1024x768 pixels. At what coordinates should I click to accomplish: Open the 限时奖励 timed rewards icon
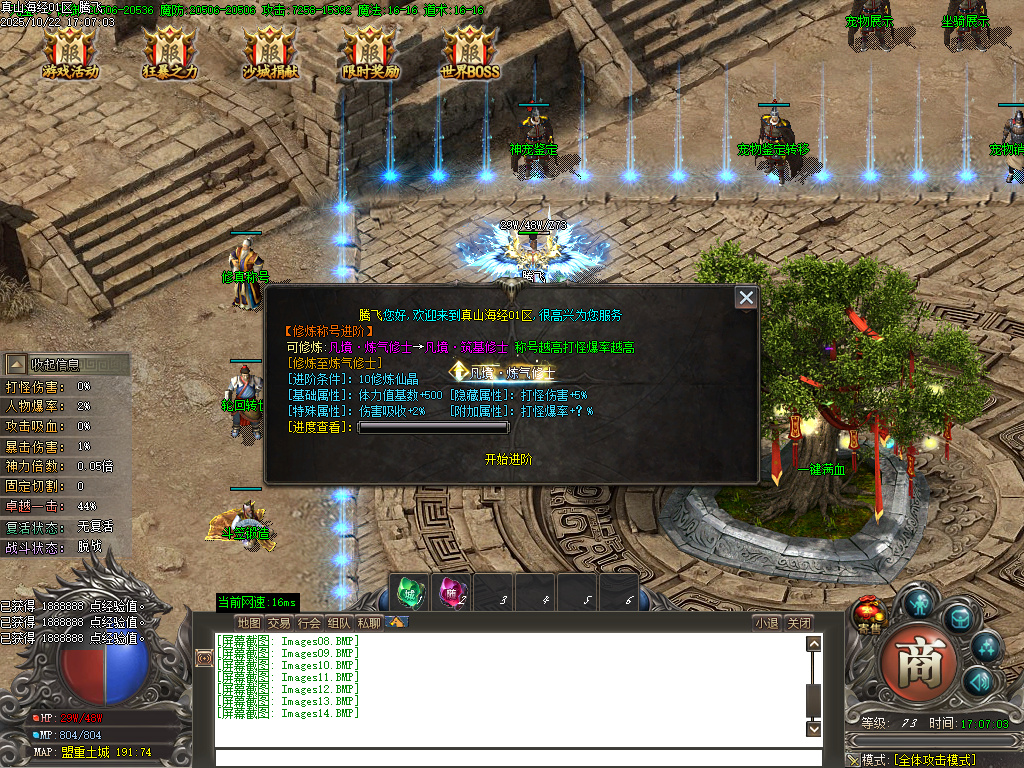[370, 54]
